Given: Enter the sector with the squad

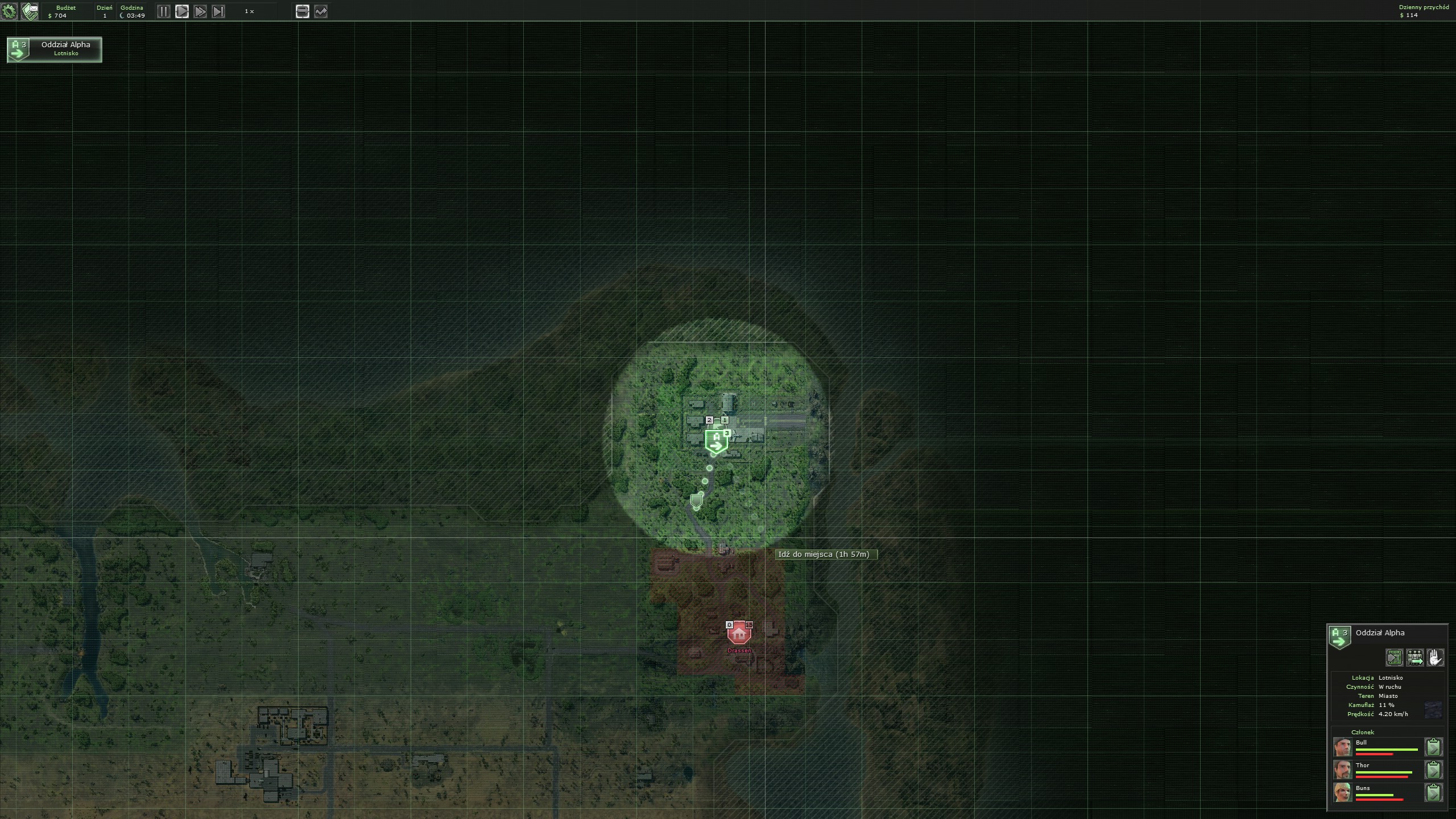Looking at the screenshot, I should click(x=1394, y=658).
